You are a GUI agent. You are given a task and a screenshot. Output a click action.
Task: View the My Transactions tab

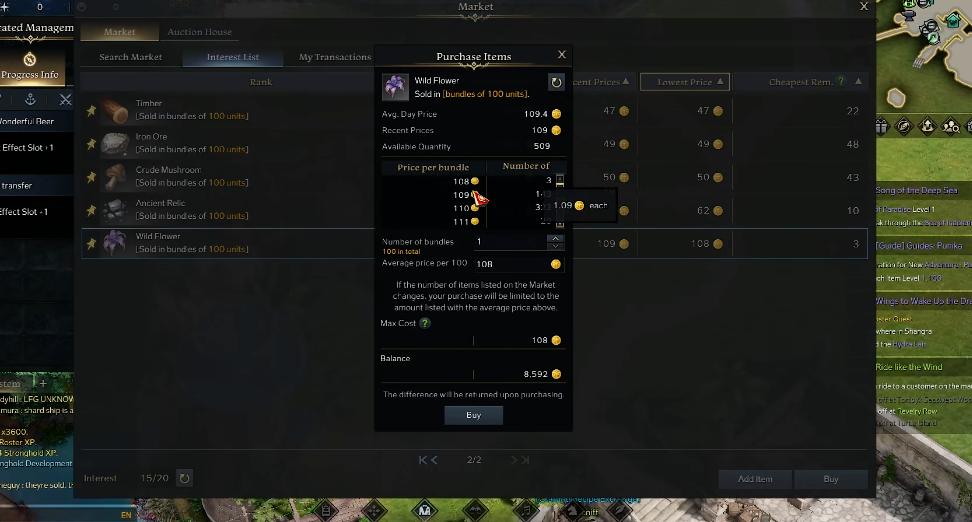coord(335,57)
